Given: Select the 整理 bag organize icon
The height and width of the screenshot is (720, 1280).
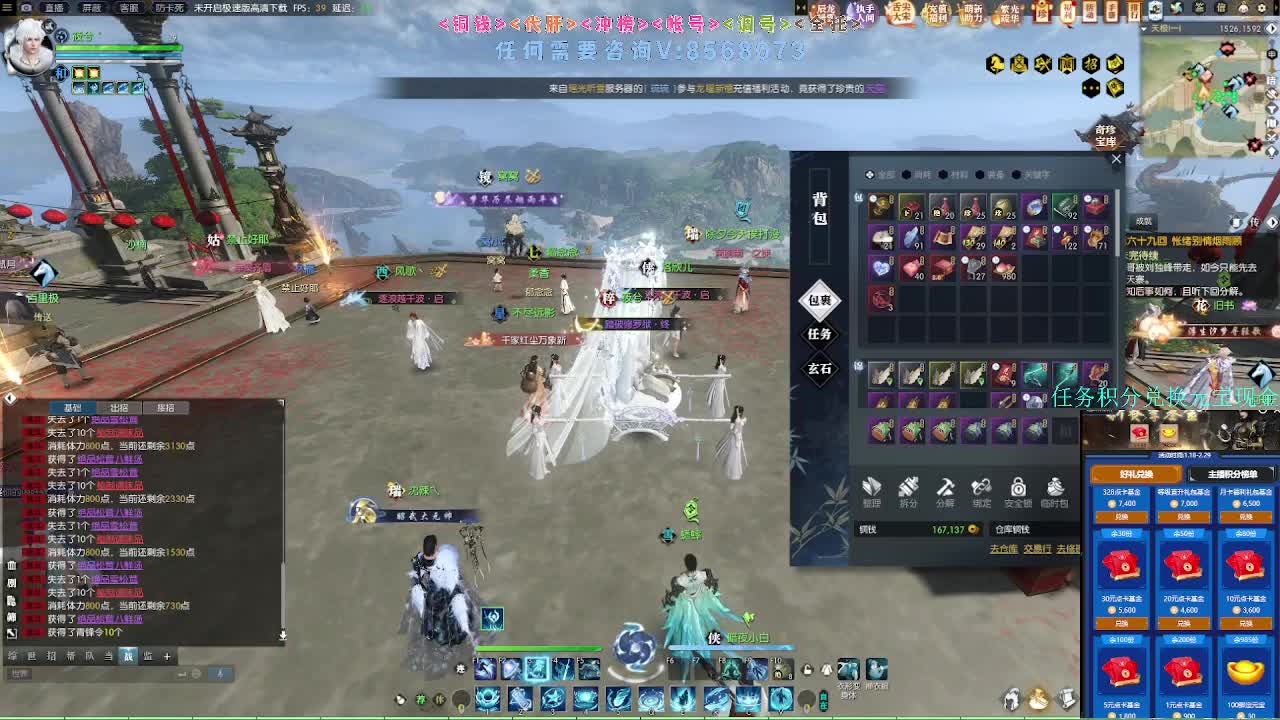Looking at the screenshot, I should 872,489.
